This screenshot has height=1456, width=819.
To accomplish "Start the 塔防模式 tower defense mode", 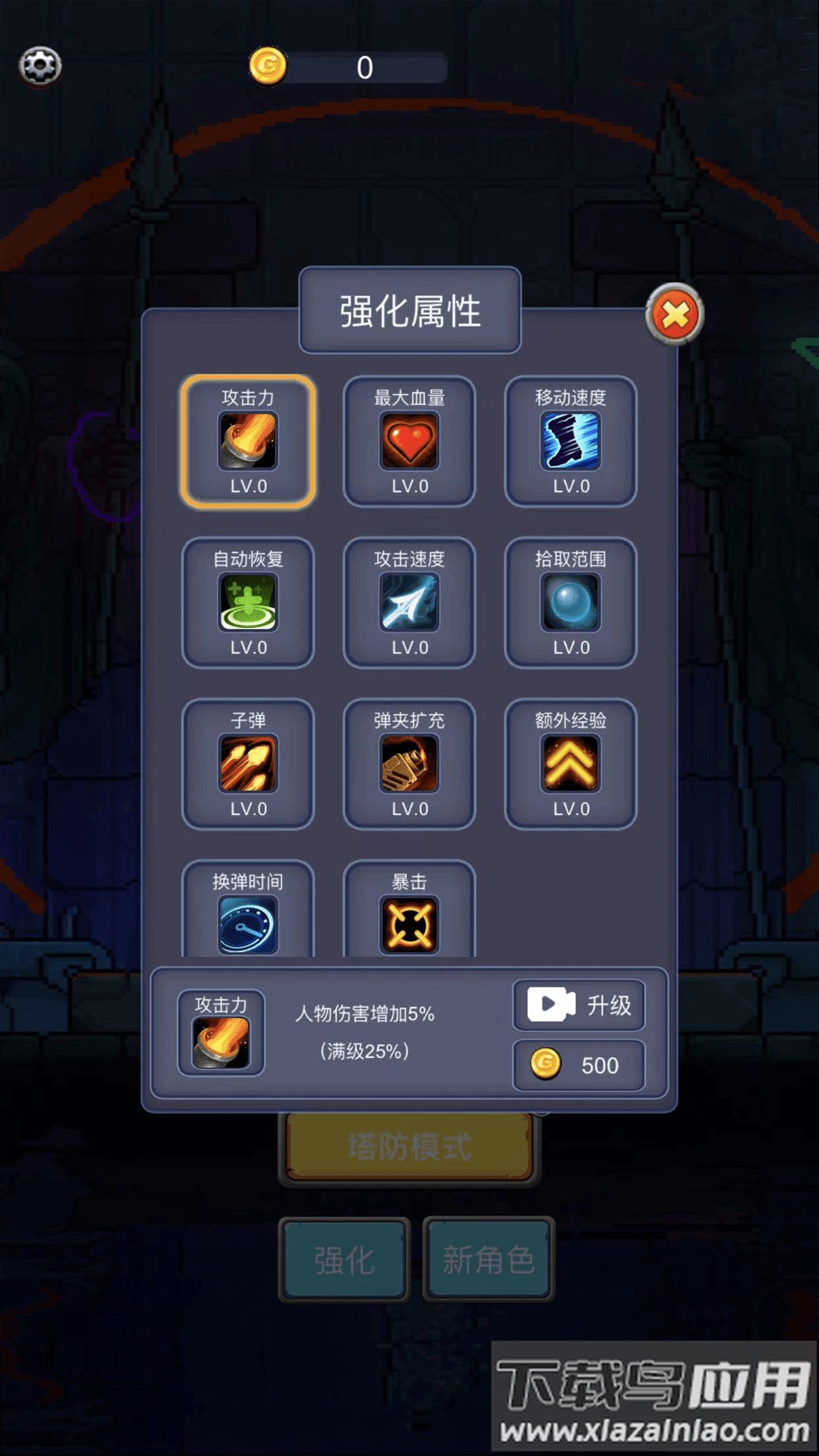I will tap(409, 1147).
